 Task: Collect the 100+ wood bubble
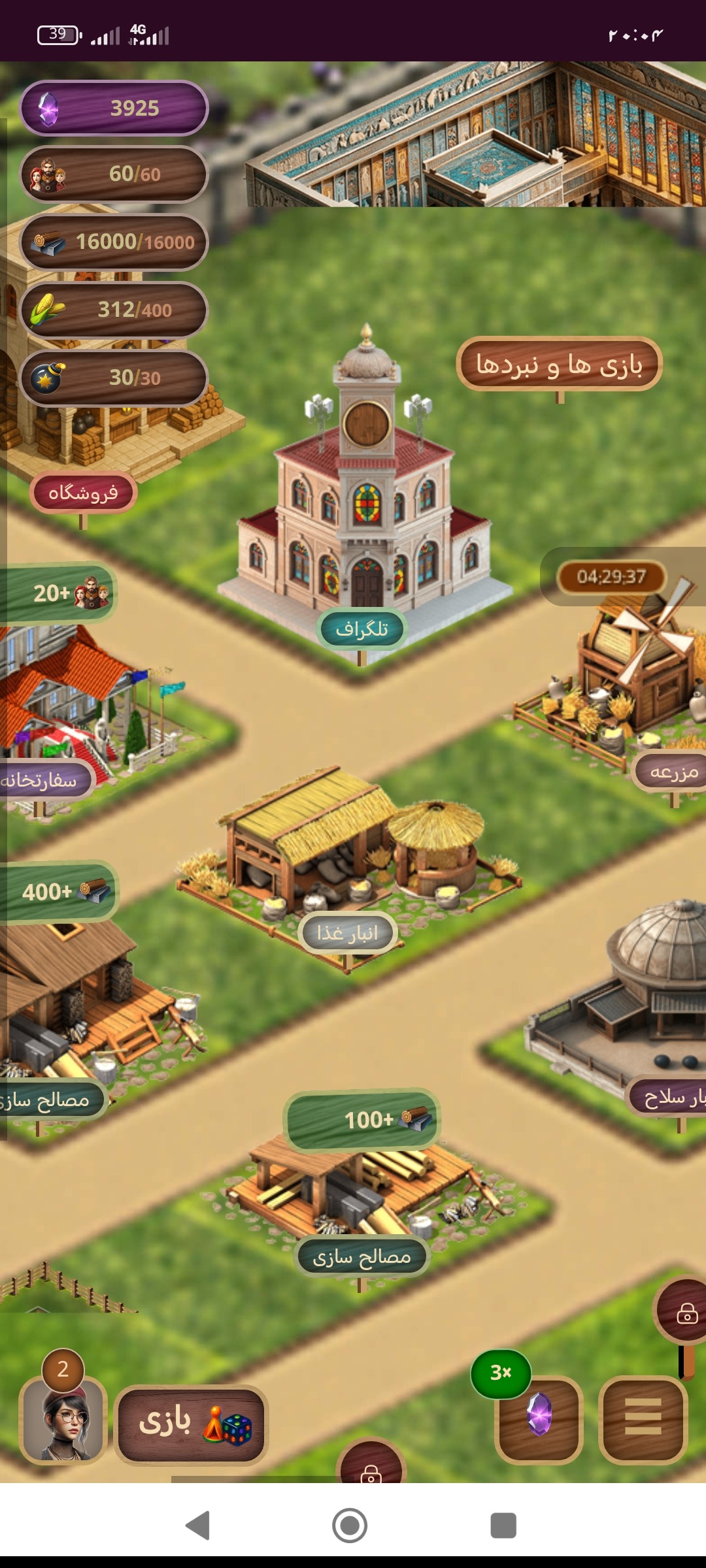tap(362, 1120)
